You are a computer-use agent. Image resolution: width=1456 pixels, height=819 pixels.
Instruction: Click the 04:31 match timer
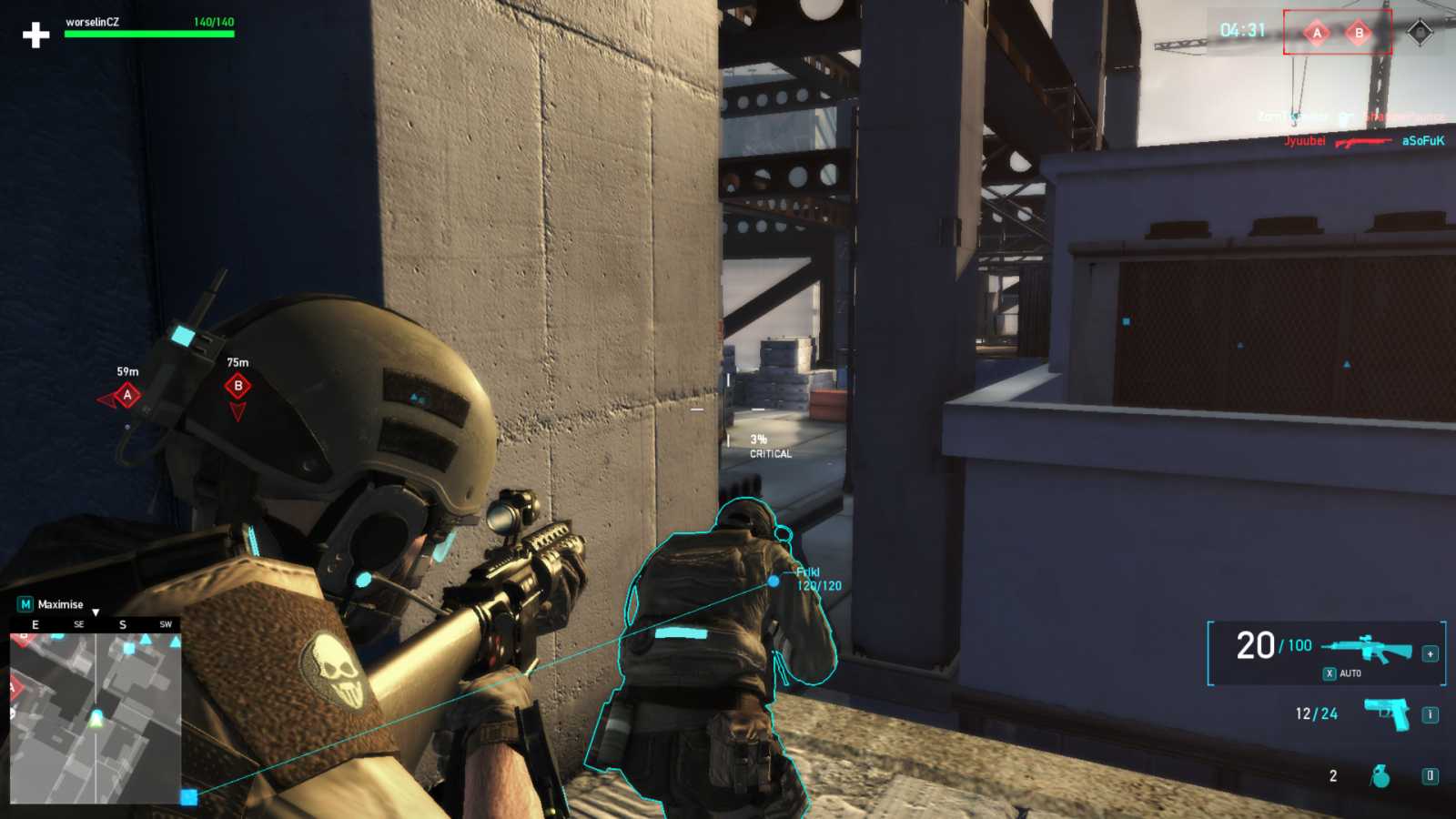(1240, 28)
